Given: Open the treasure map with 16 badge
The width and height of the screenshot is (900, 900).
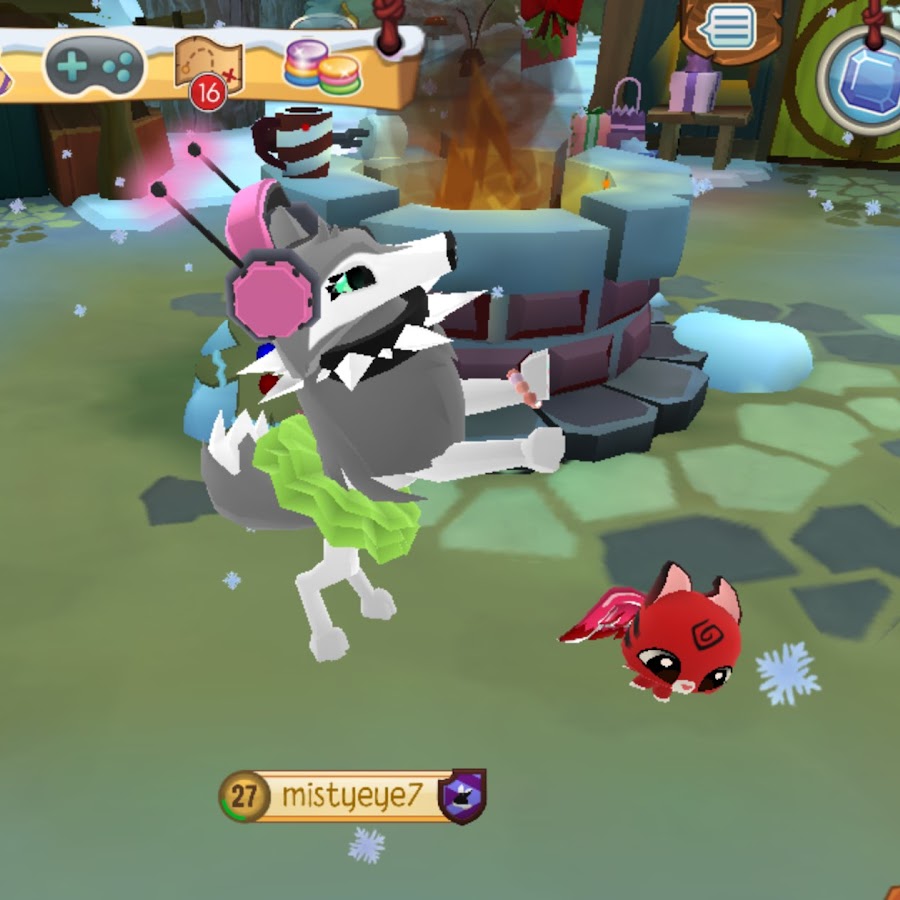Looking at the screenshot, I should (208, 66).
